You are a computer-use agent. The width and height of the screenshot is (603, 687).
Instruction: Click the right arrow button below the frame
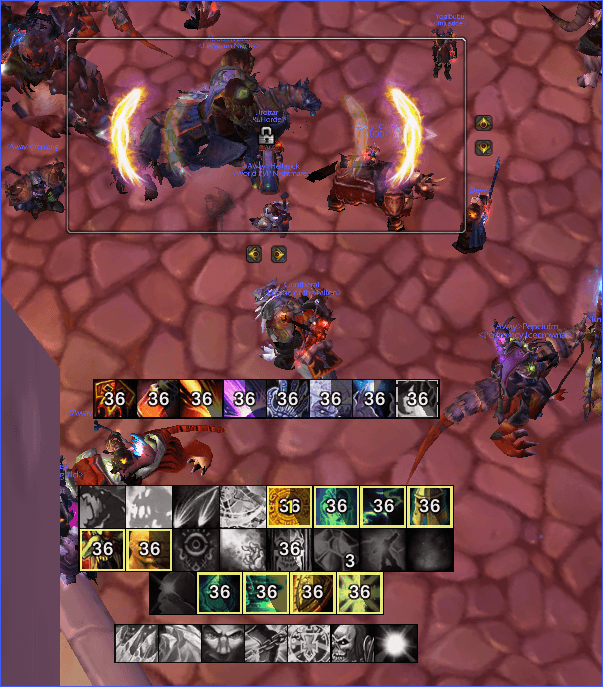coord(279,254)
